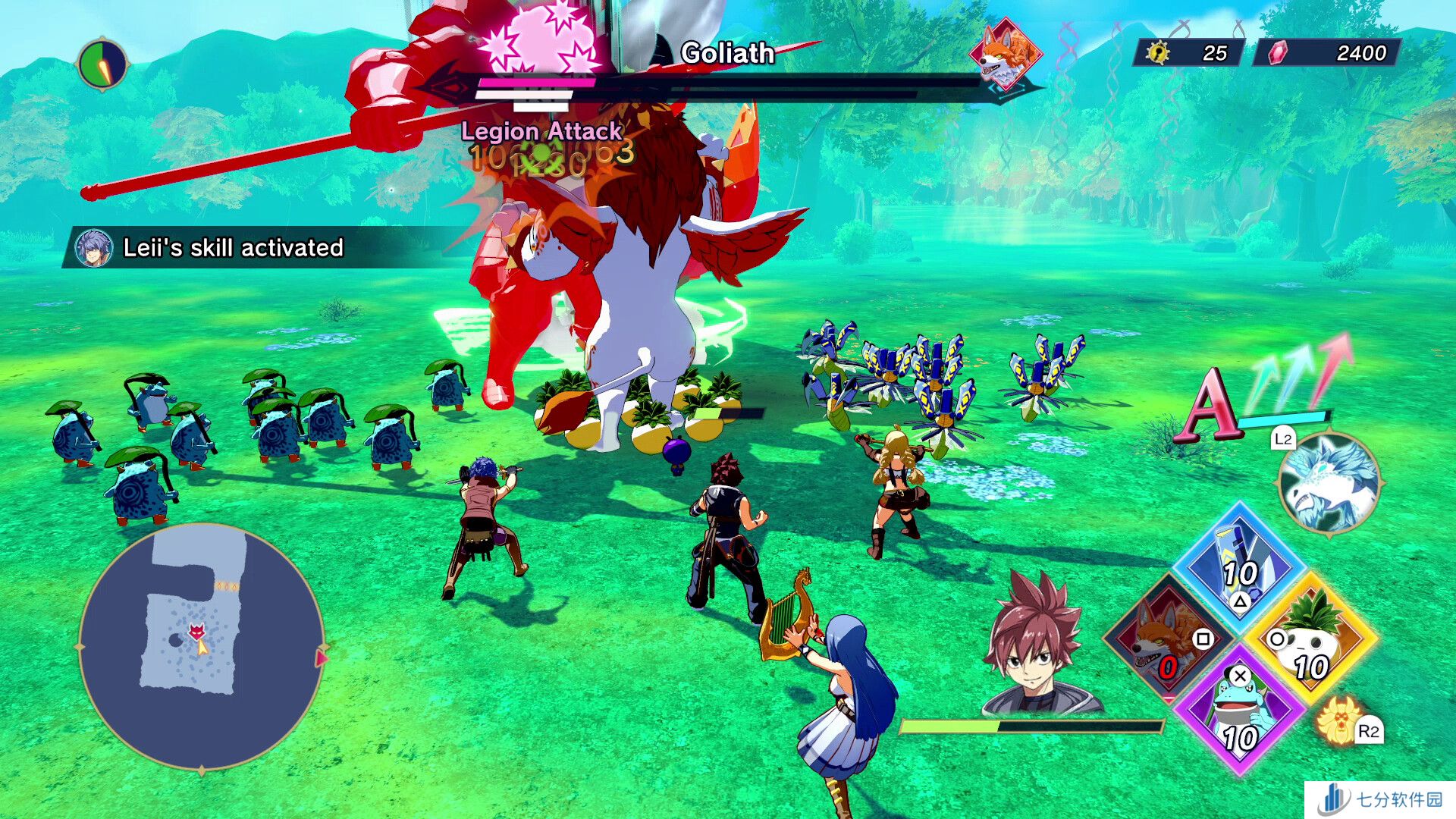Open the circular minimap

[202, 646]
